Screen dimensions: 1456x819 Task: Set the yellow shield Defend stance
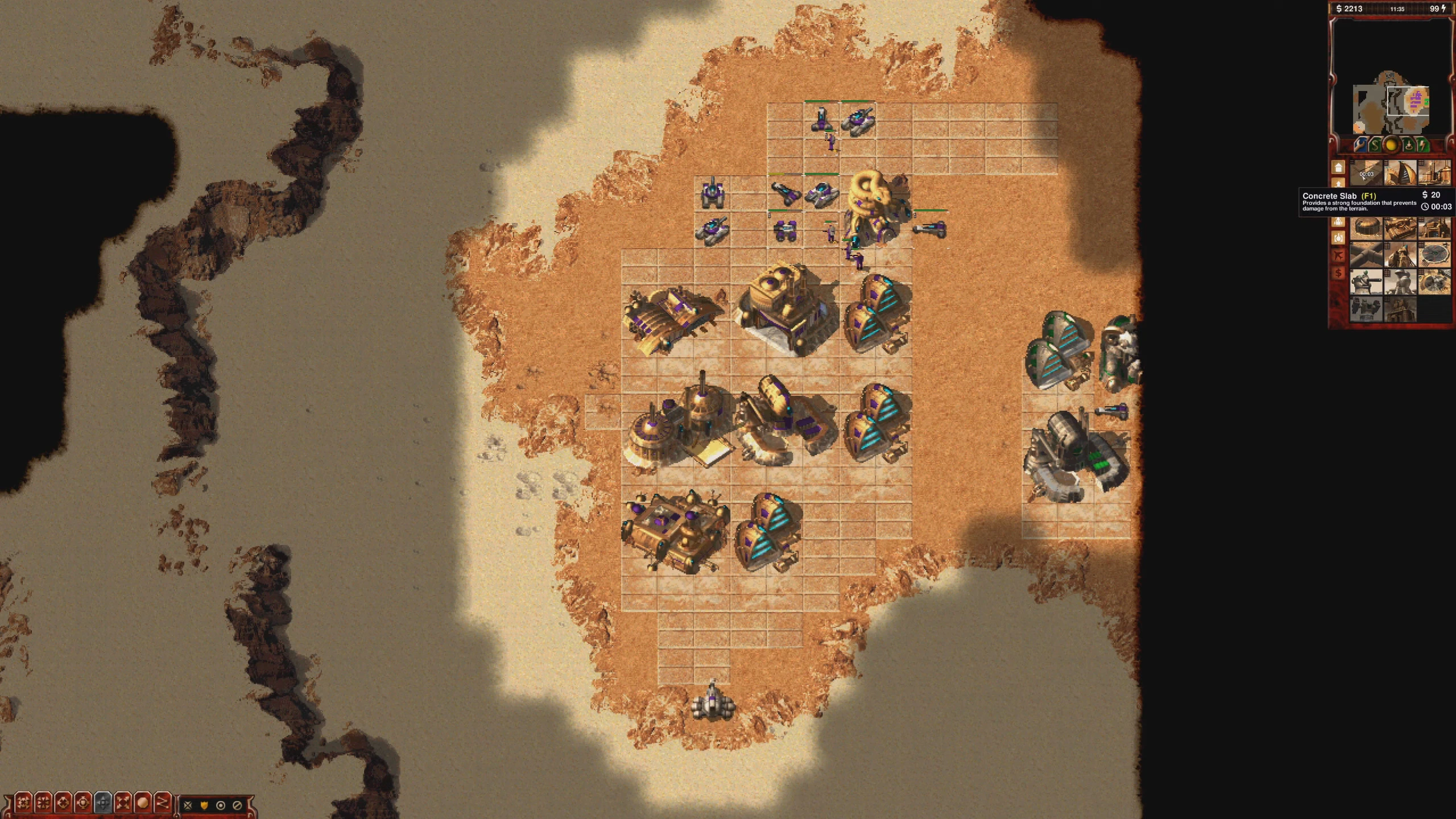pos(204,805)
